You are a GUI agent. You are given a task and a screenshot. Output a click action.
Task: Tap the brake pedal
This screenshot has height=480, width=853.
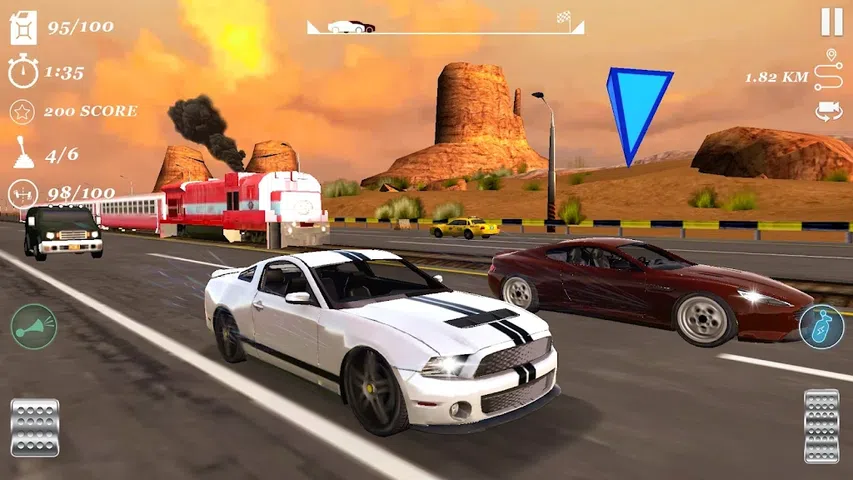35,427
